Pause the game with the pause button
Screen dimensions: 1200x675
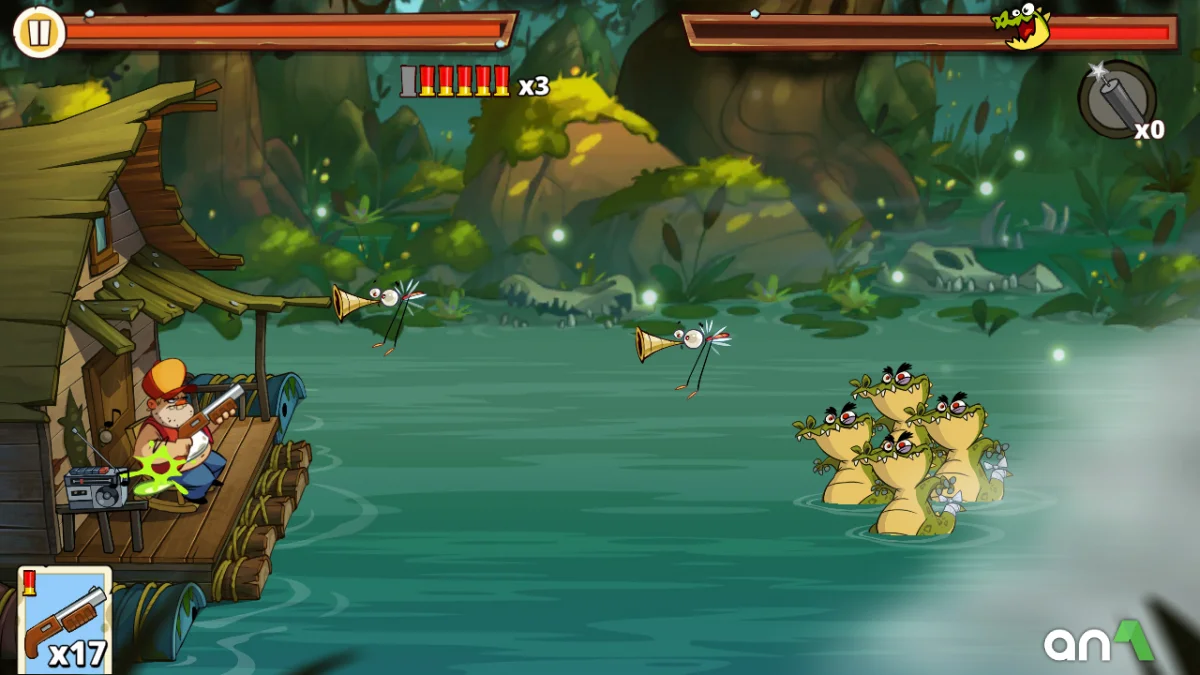(x=38, y=33)
